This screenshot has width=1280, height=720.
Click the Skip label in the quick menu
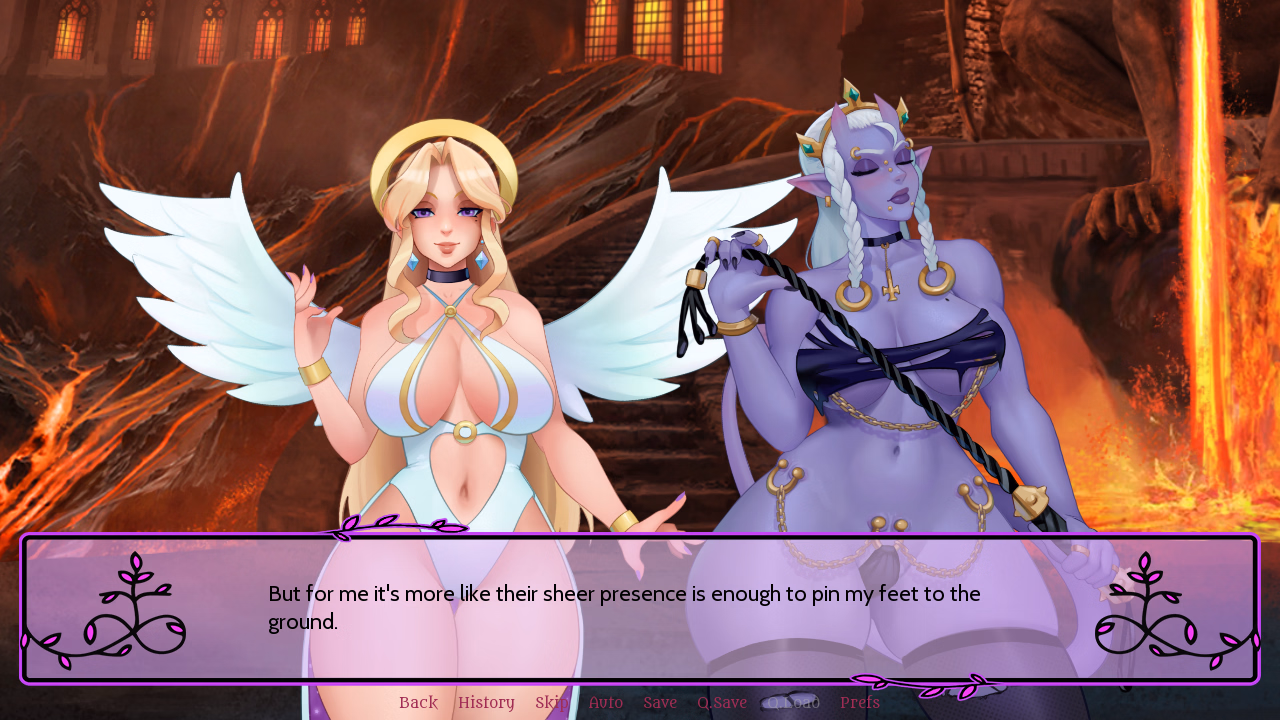pos(551,702)
